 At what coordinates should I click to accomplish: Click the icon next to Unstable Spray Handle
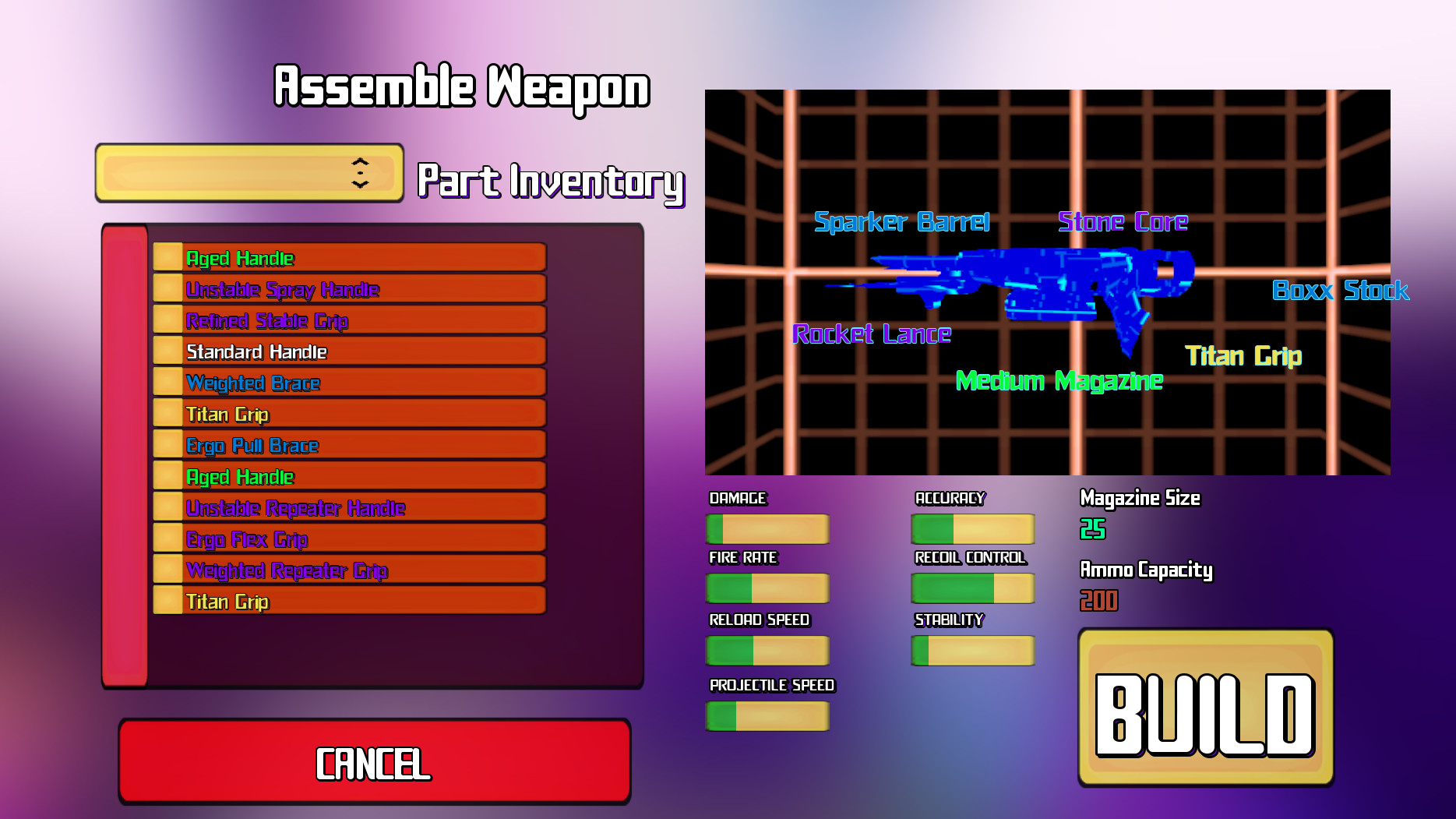point(170,289)
